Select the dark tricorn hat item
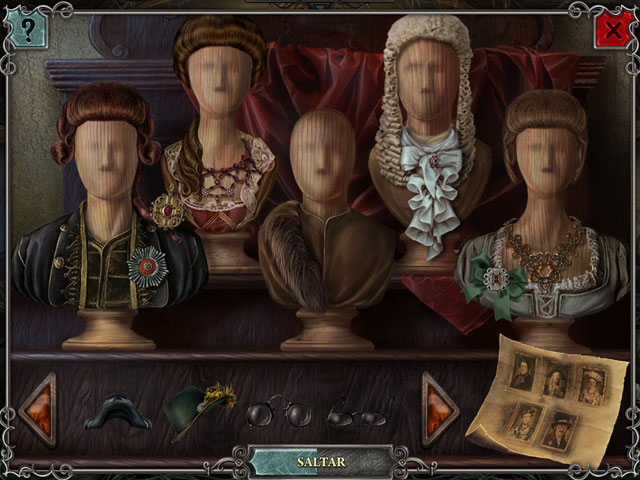The image size is (640, 480). click(x=118, y=412)
